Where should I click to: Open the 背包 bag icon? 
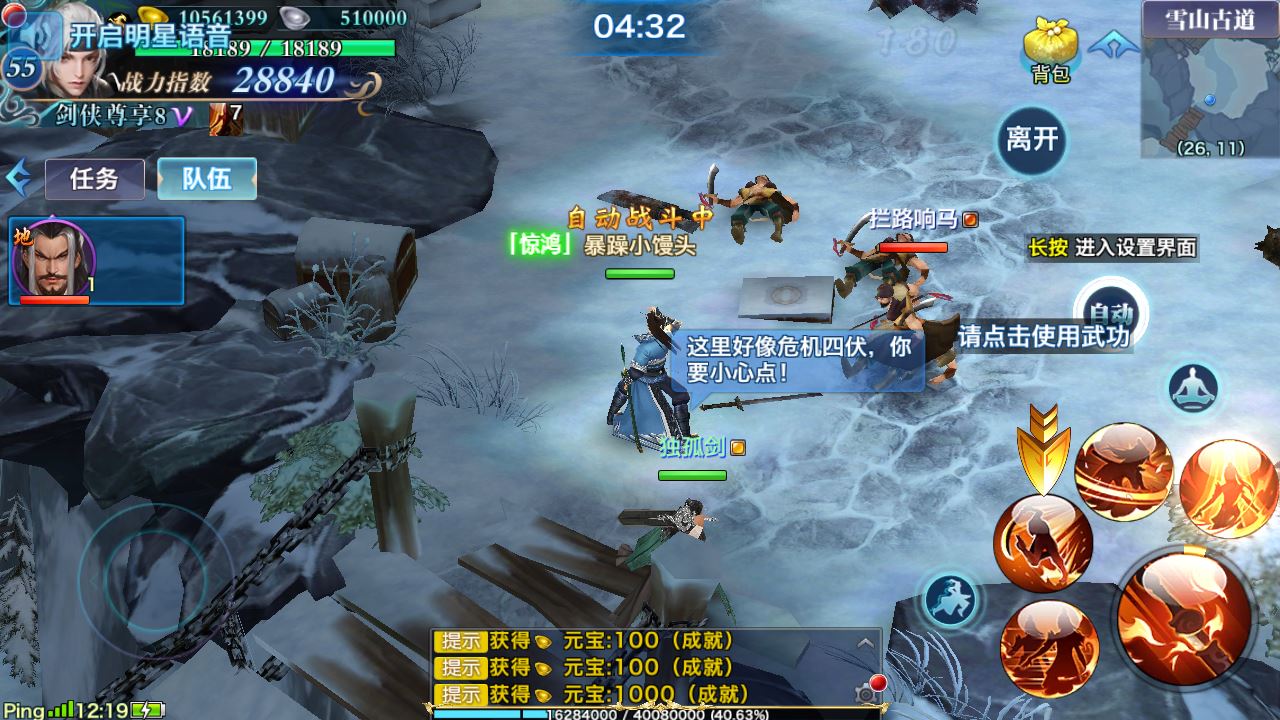(x=1049, y=48)
